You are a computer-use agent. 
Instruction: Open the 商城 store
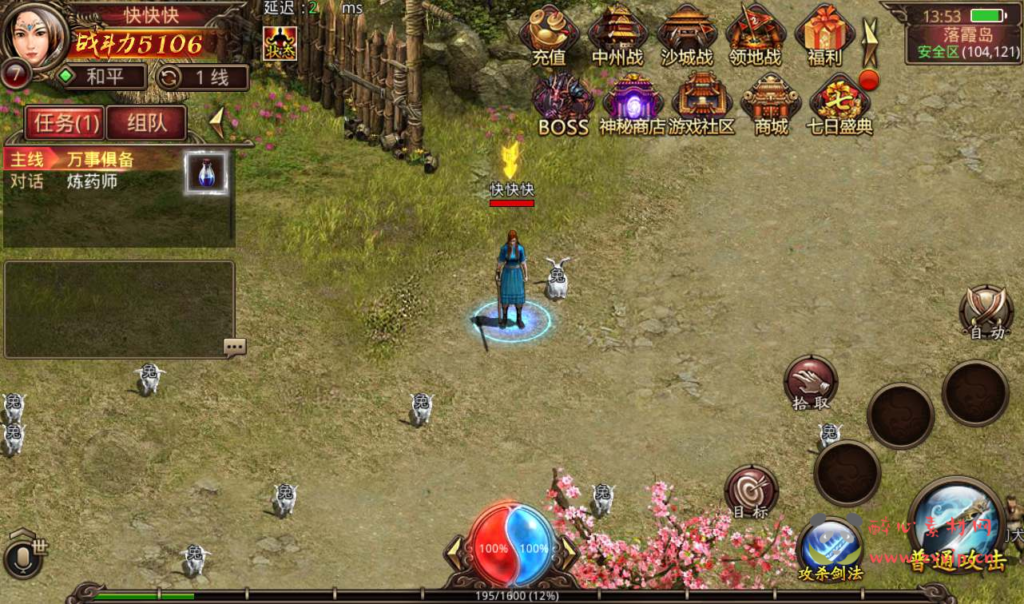[x=771, y=103]
